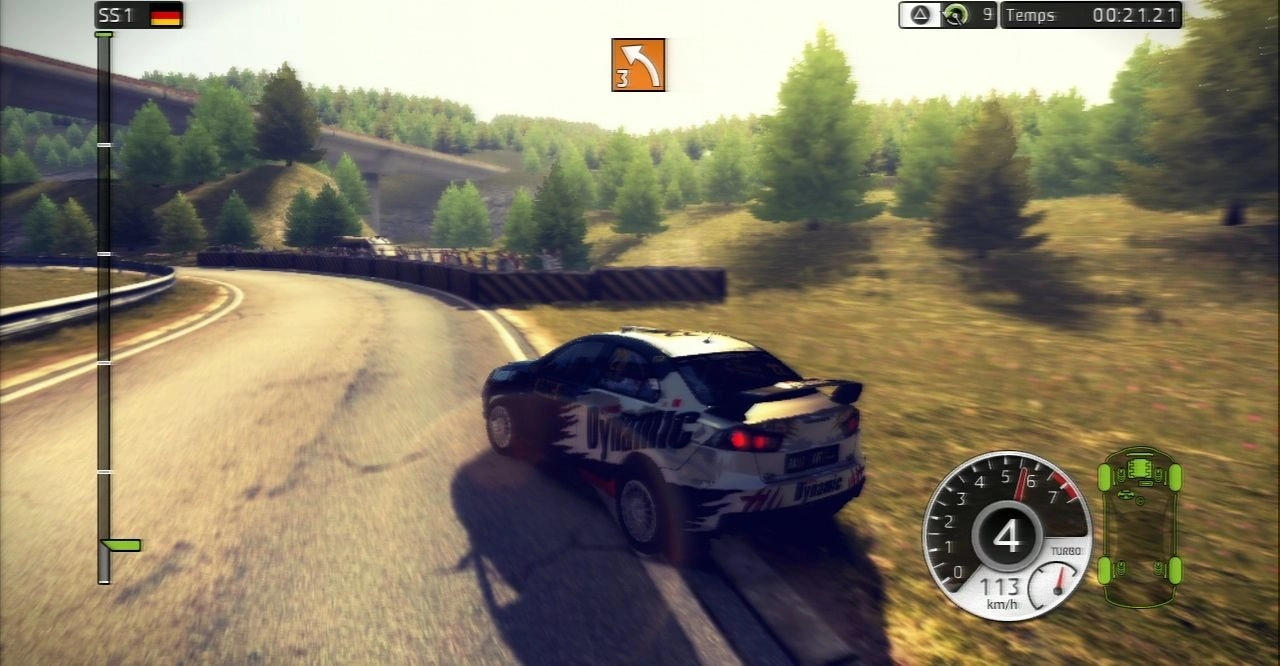1280x666 pixels.
Task: Click the gear number on the tachometer
Action: click(x=1006, y=536)
